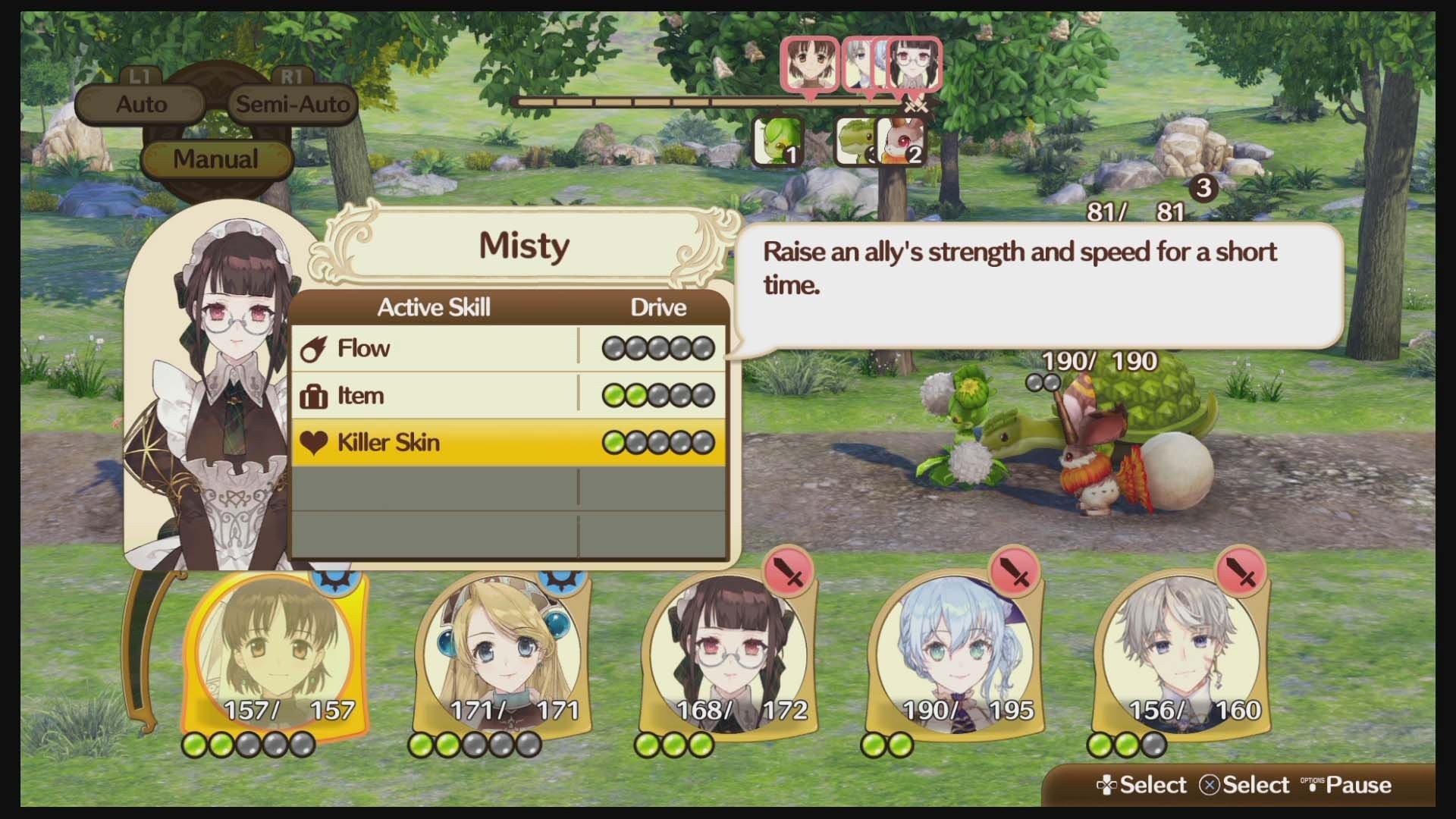Click the turtle enemy's 190/190 HP display
The height and width of the screenshot is (819, 1456).
1099,362
